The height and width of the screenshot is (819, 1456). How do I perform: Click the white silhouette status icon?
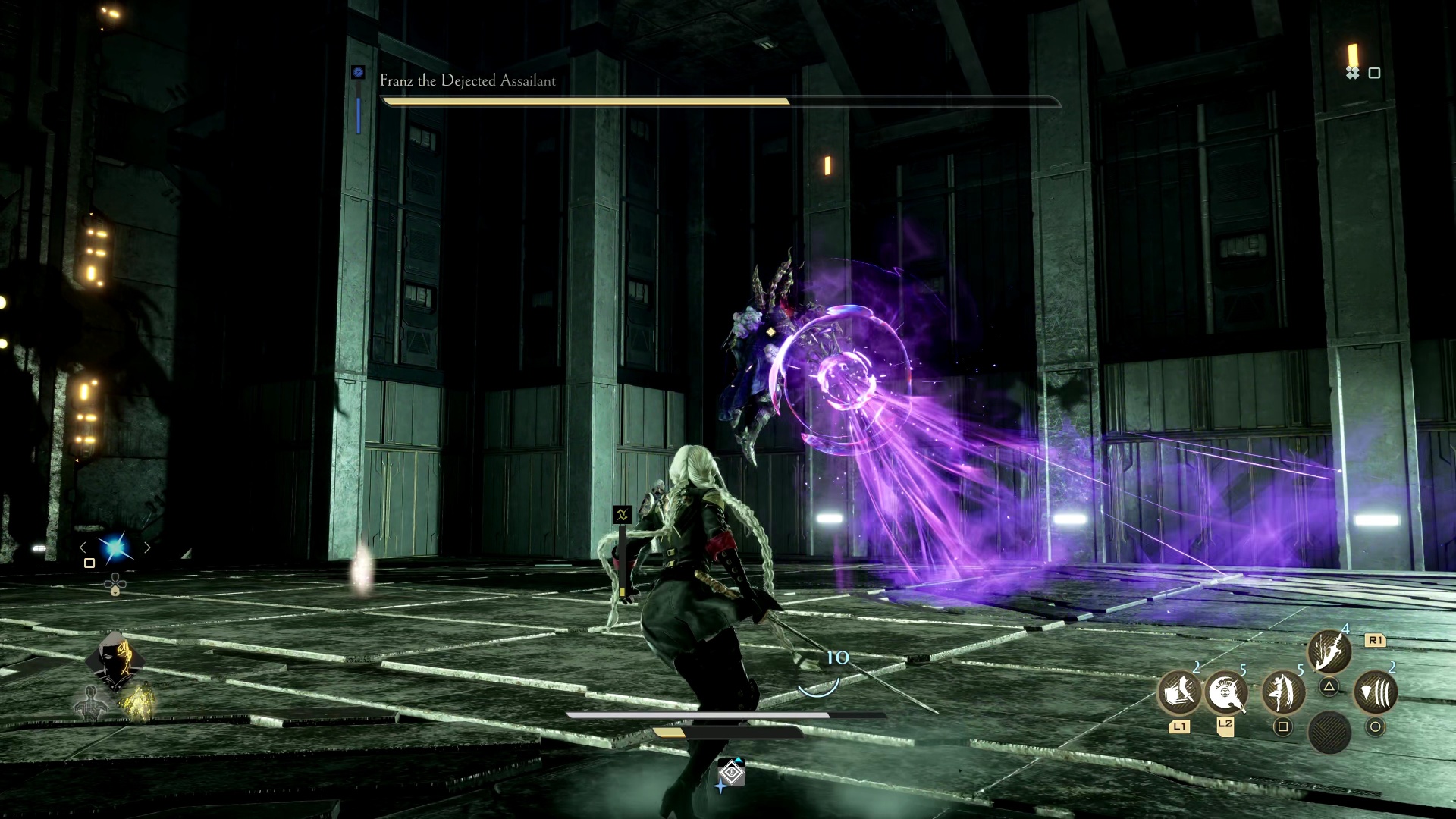pos(90,702)
